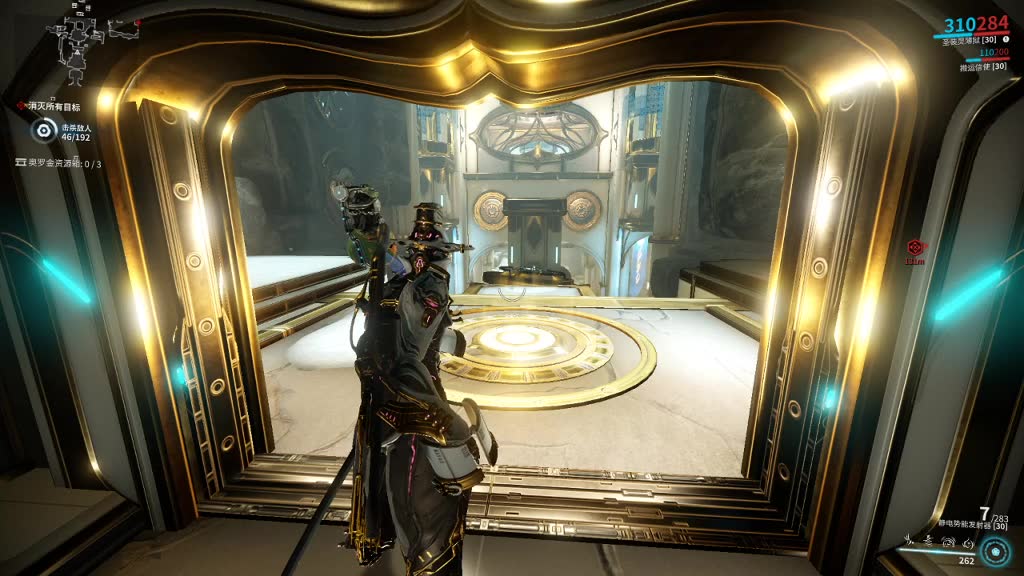Select the eliminate all targets objective
The image size is (1024, 576).
[52, 105]
